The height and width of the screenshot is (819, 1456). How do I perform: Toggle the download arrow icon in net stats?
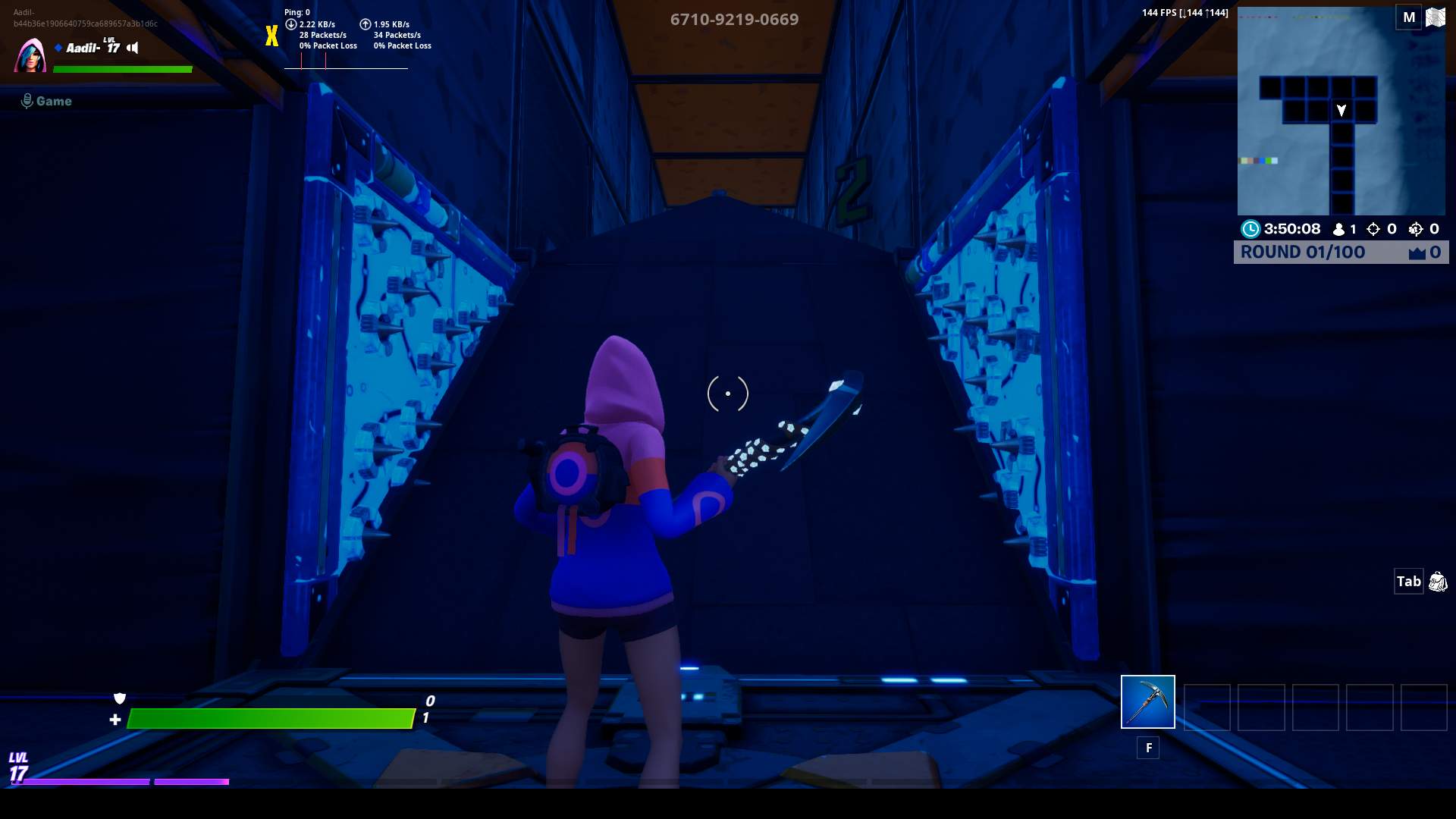tap(290, 24)
